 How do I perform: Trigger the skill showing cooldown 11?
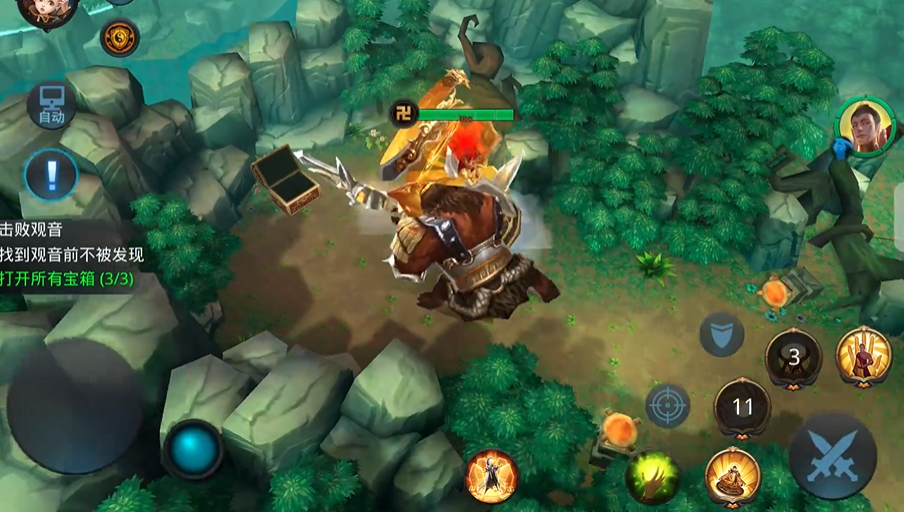(742, 408)
